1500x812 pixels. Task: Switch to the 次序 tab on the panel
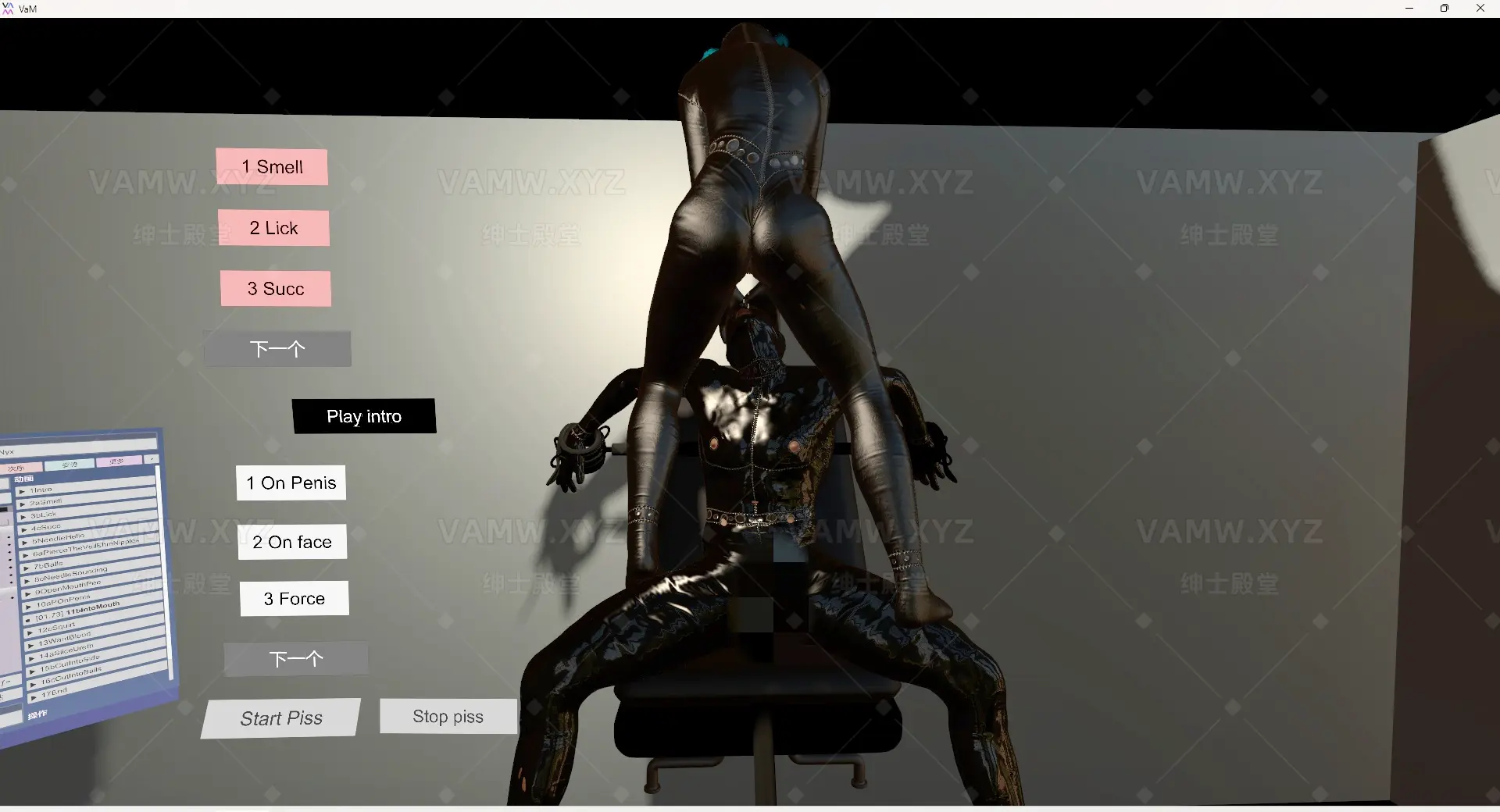click(23, 467)
